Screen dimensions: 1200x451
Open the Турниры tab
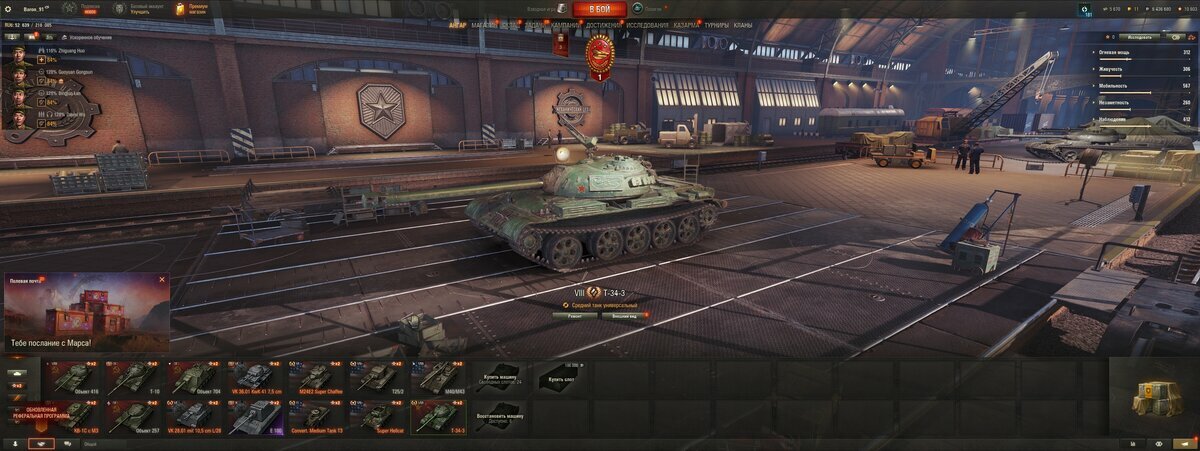point(716,25)
